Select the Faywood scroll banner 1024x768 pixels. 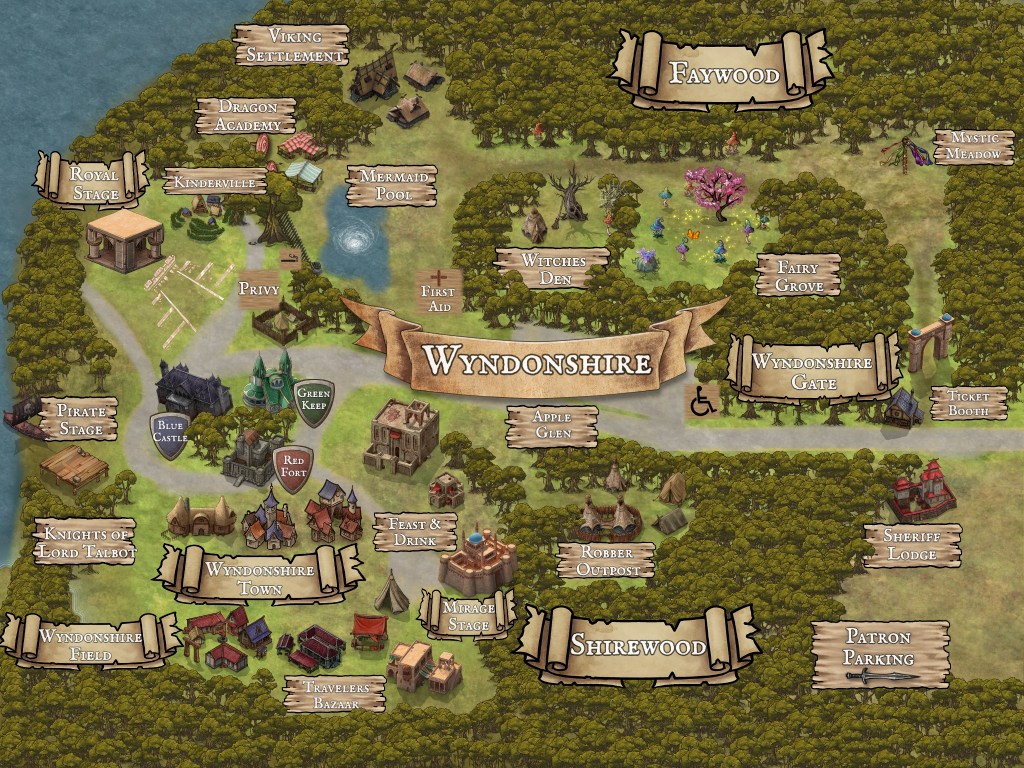pos(723,72)
